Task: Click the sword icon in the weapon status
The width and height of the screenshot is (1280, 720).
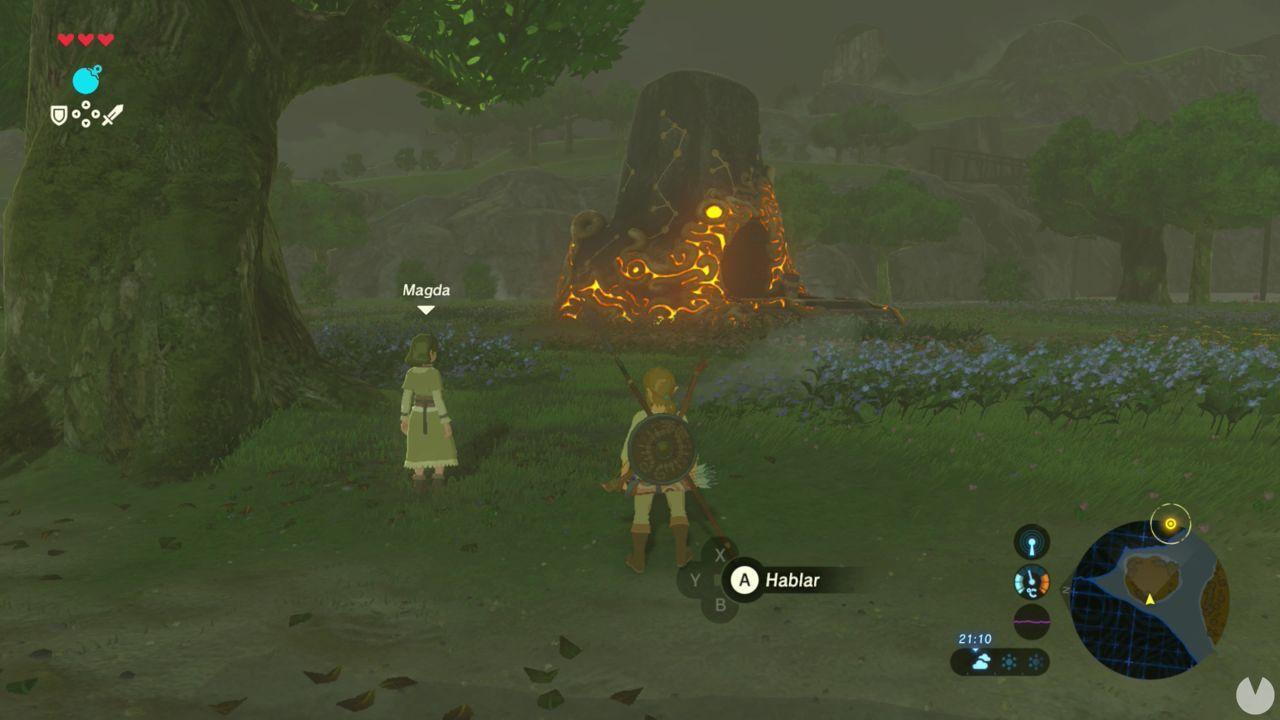Action: 112,115
